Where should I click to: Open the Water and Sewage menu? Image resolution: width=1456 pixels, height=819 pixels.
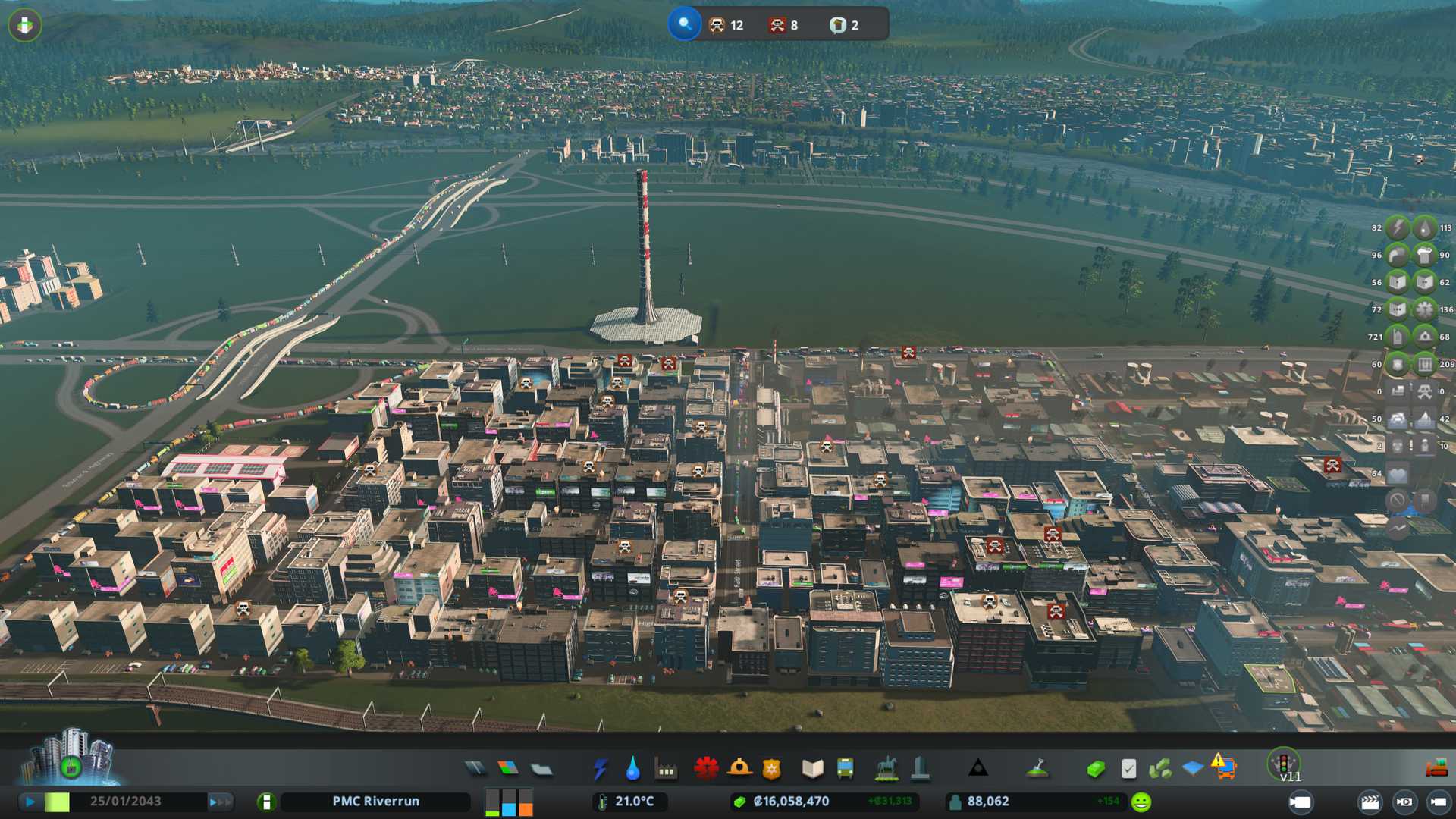coord(632,769)
